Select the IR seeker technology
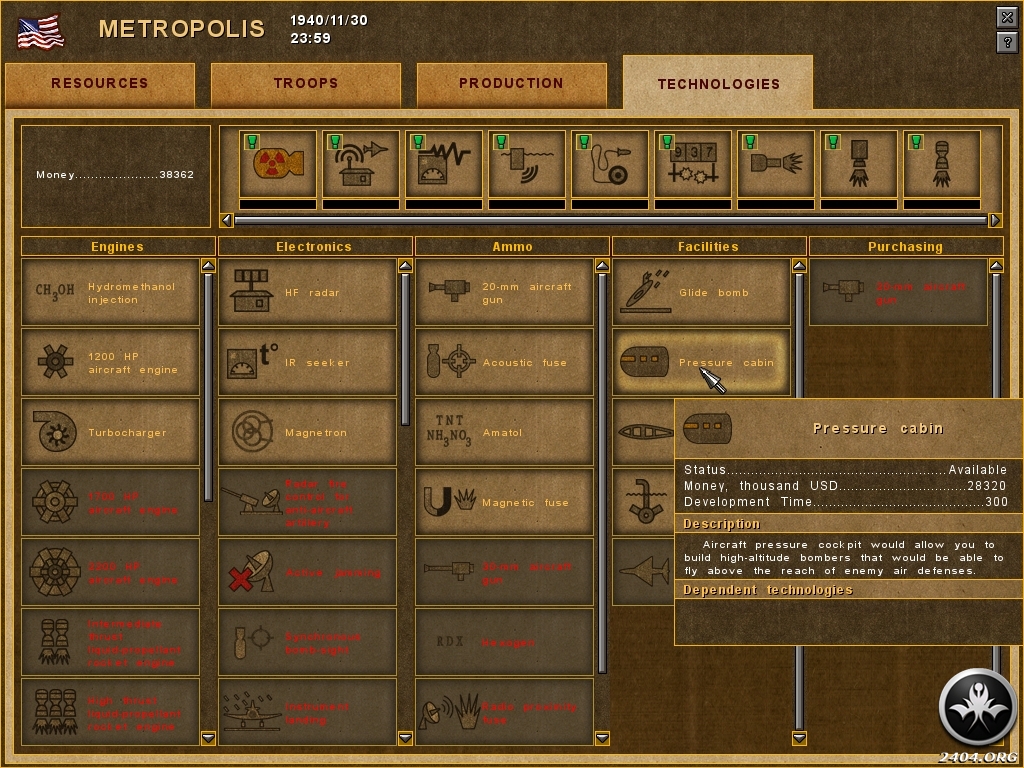Image resolution: width=1024 pixels, height=768 pixels. pyautogui.click(x=308, y=363)
